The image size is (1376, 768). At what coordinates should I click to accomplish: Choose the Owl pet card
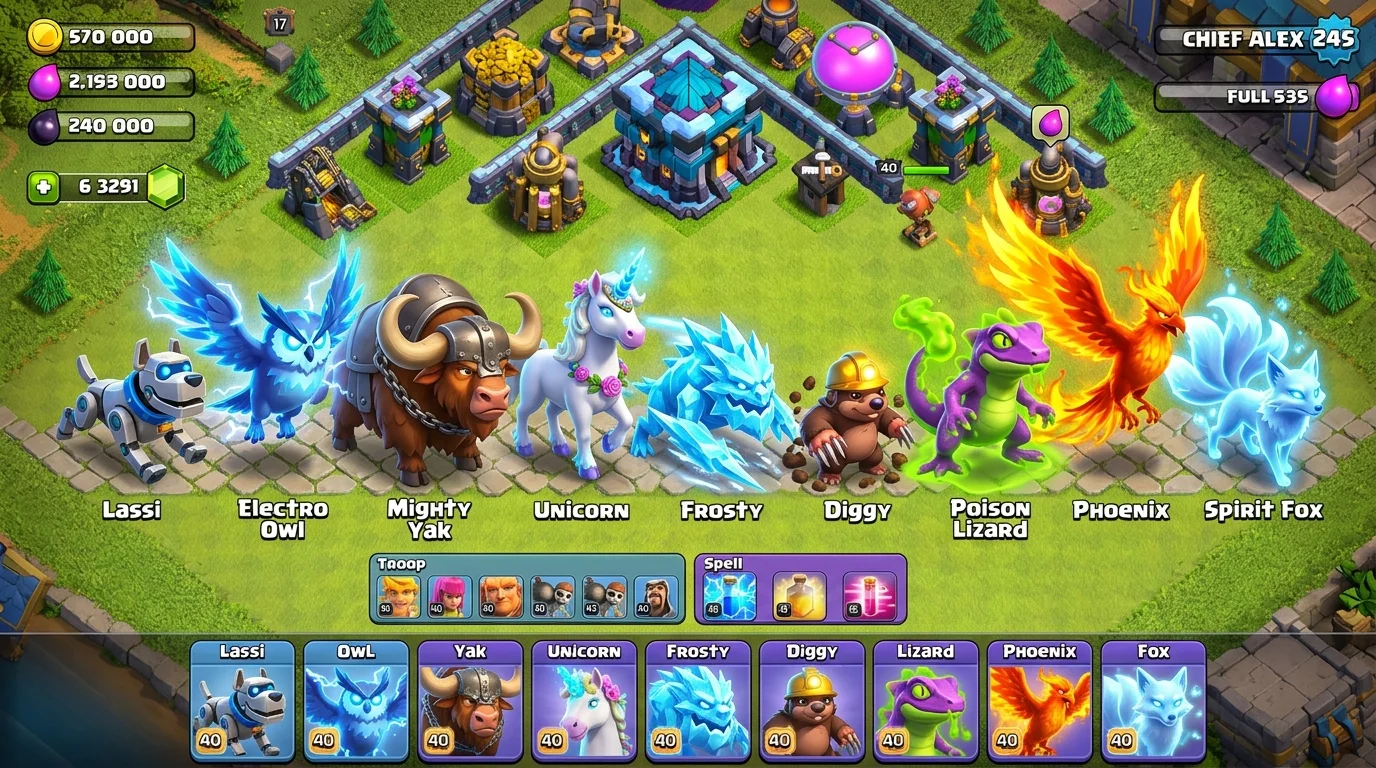(x=356, y=700)
